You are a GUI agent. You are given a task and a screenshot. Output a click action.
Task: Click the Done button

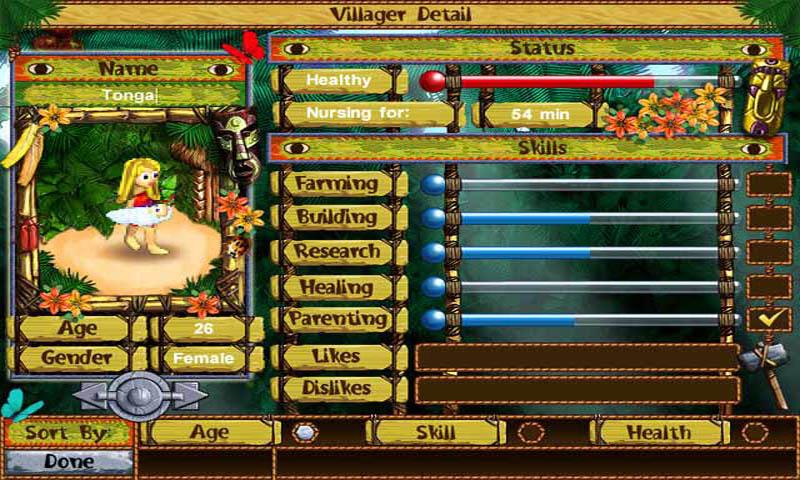(x=68, y=463)
